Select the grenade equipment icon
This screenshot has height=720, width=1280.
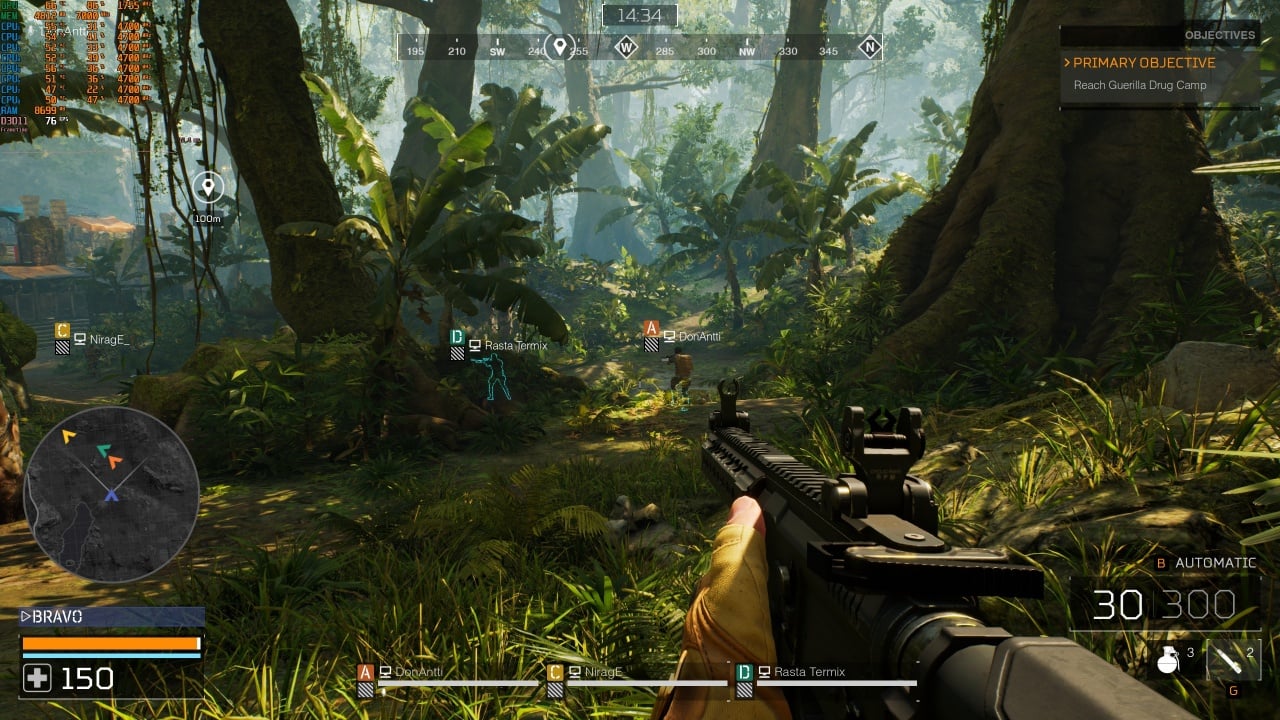coord(1166,659)
